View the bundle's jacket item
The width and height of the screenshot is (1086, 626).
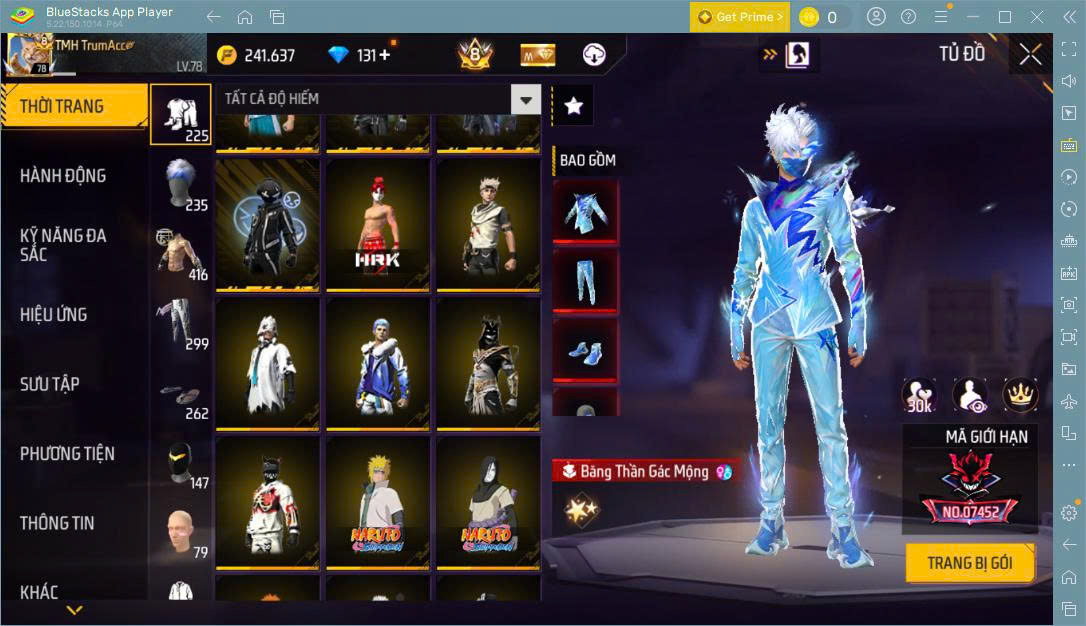click(x=585, y=212)
